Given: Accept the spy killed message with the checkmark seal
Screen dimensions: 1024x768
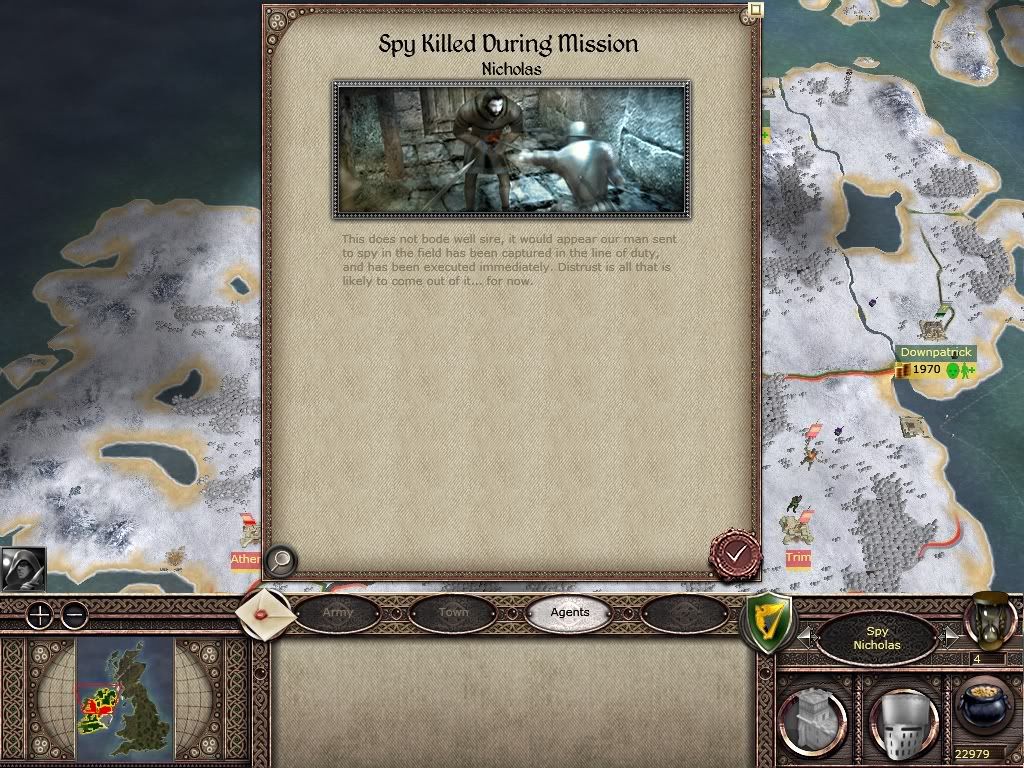Looking at the screenshot, I should (x=735, y=552).
